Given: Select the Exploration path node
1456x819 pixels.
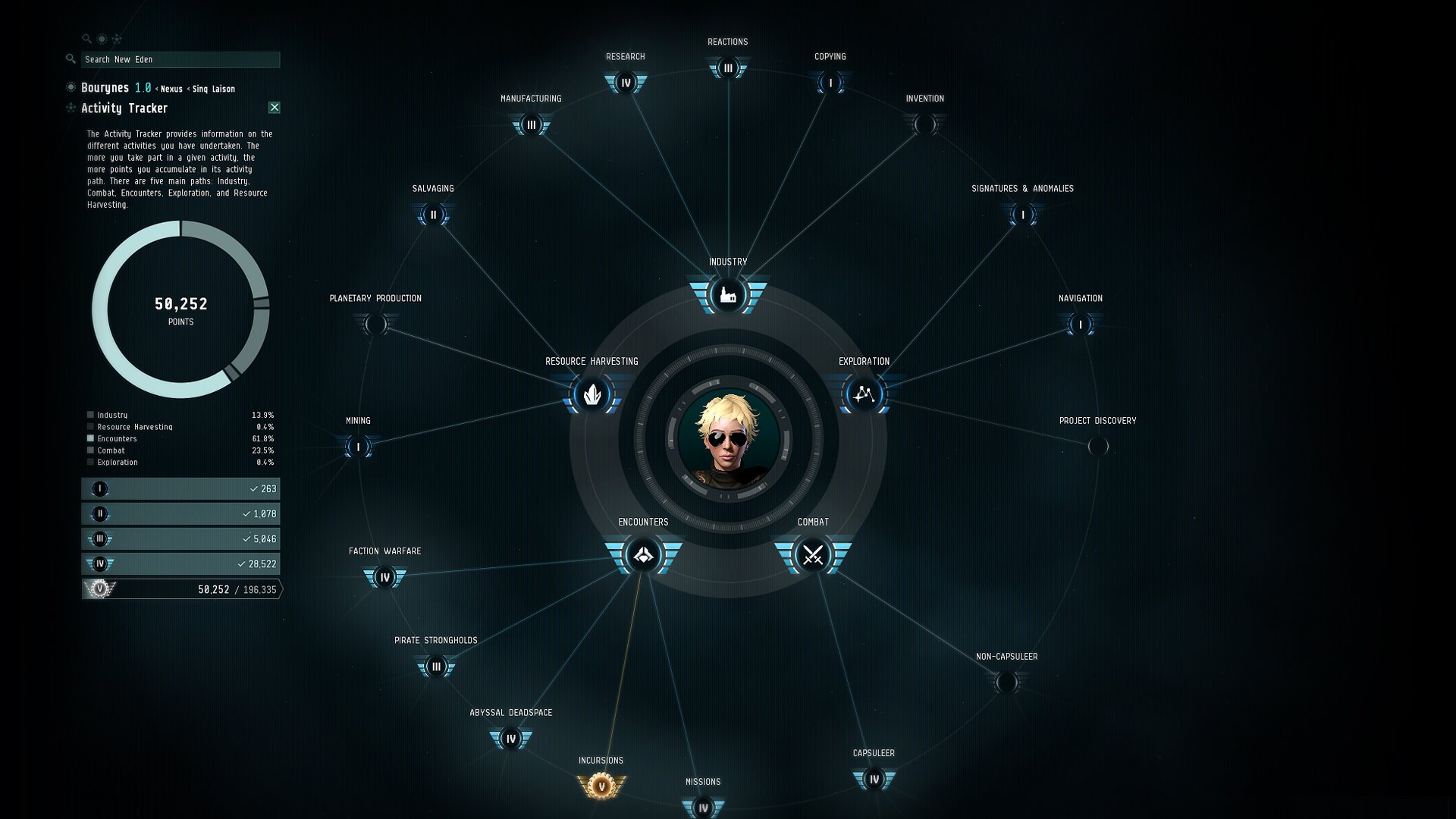Looking at the screenshot, I should click(864, 394).
